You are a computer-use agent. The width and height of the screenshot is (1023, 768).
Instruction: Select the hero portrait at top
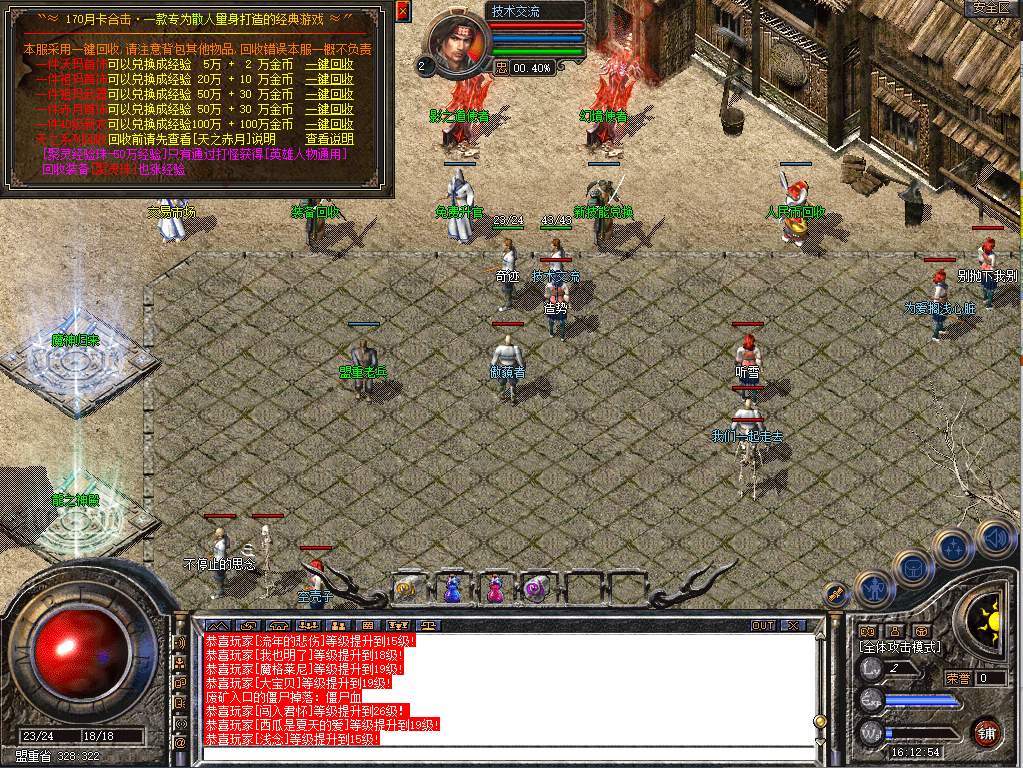[x=458, y=43]
